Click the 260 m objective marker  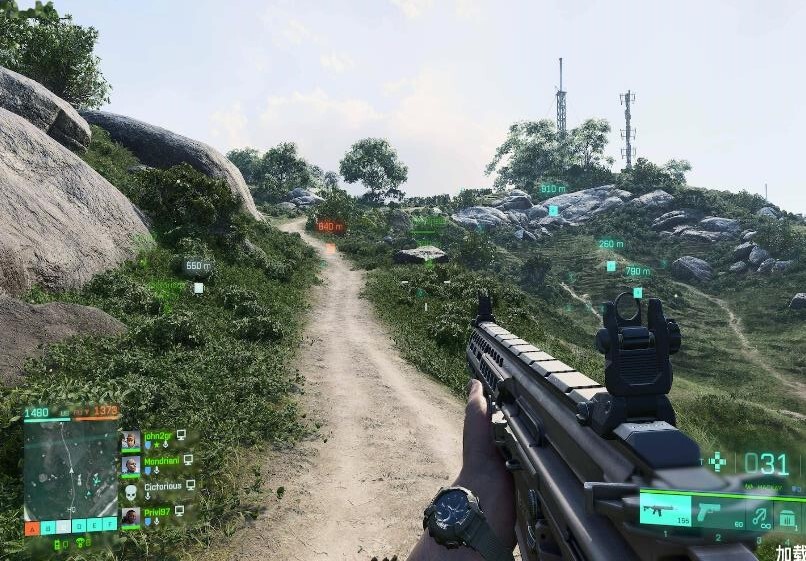tap(610, 244)
